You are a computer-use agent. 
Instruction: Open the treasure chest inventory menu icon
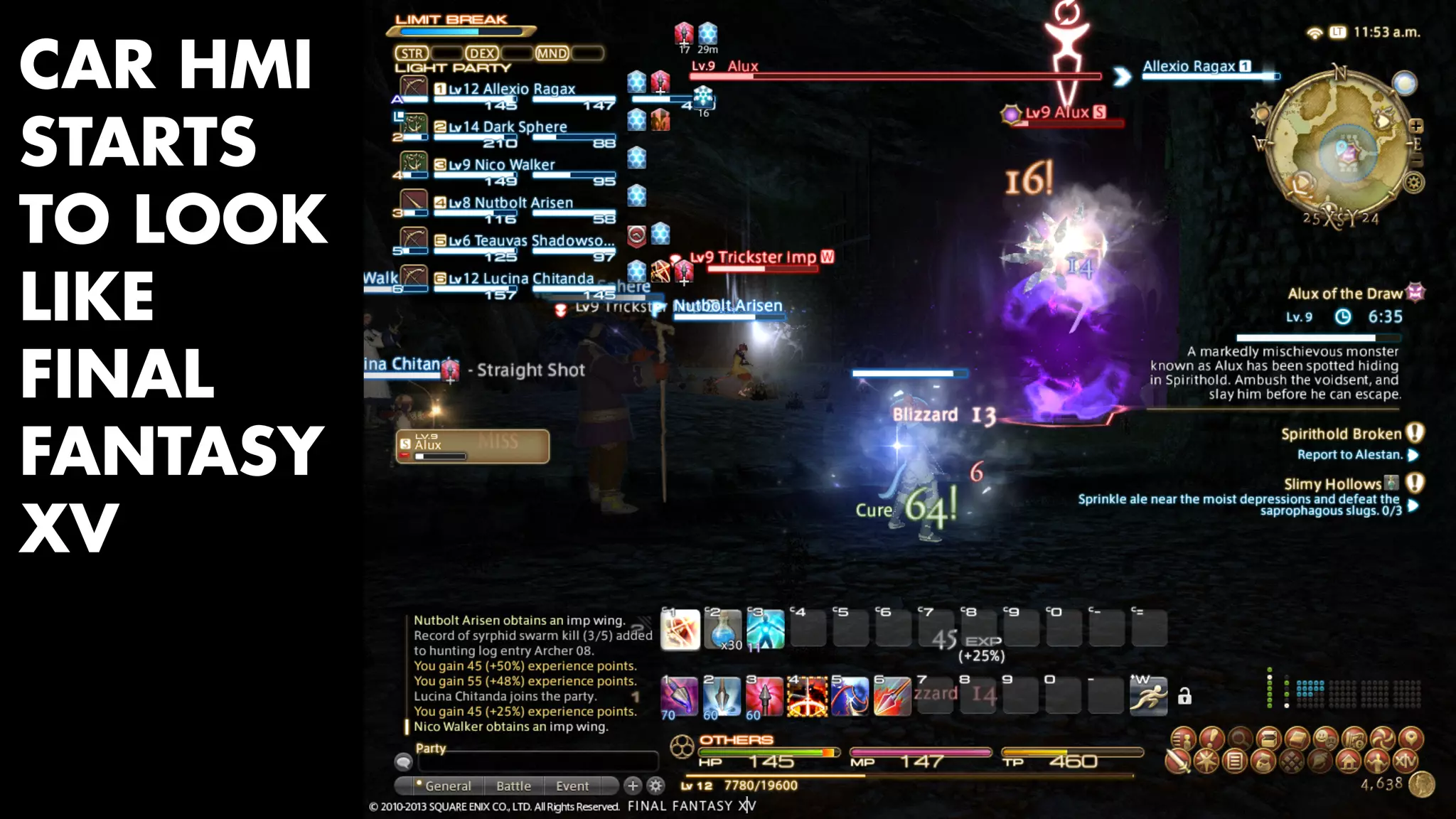(x=1268, y=738)
